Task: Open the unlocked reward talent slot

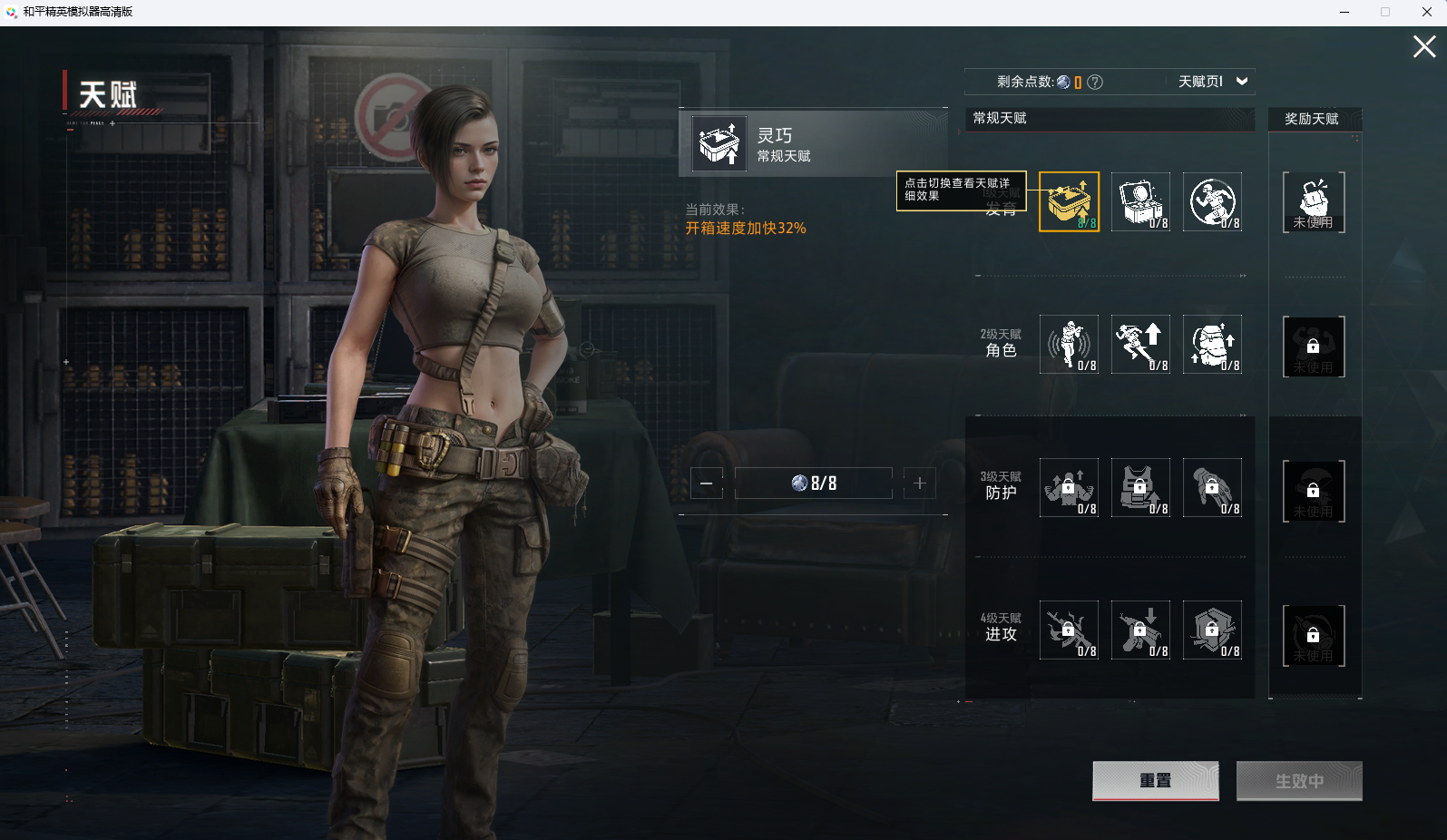Action: click(x=1314, y=201)
